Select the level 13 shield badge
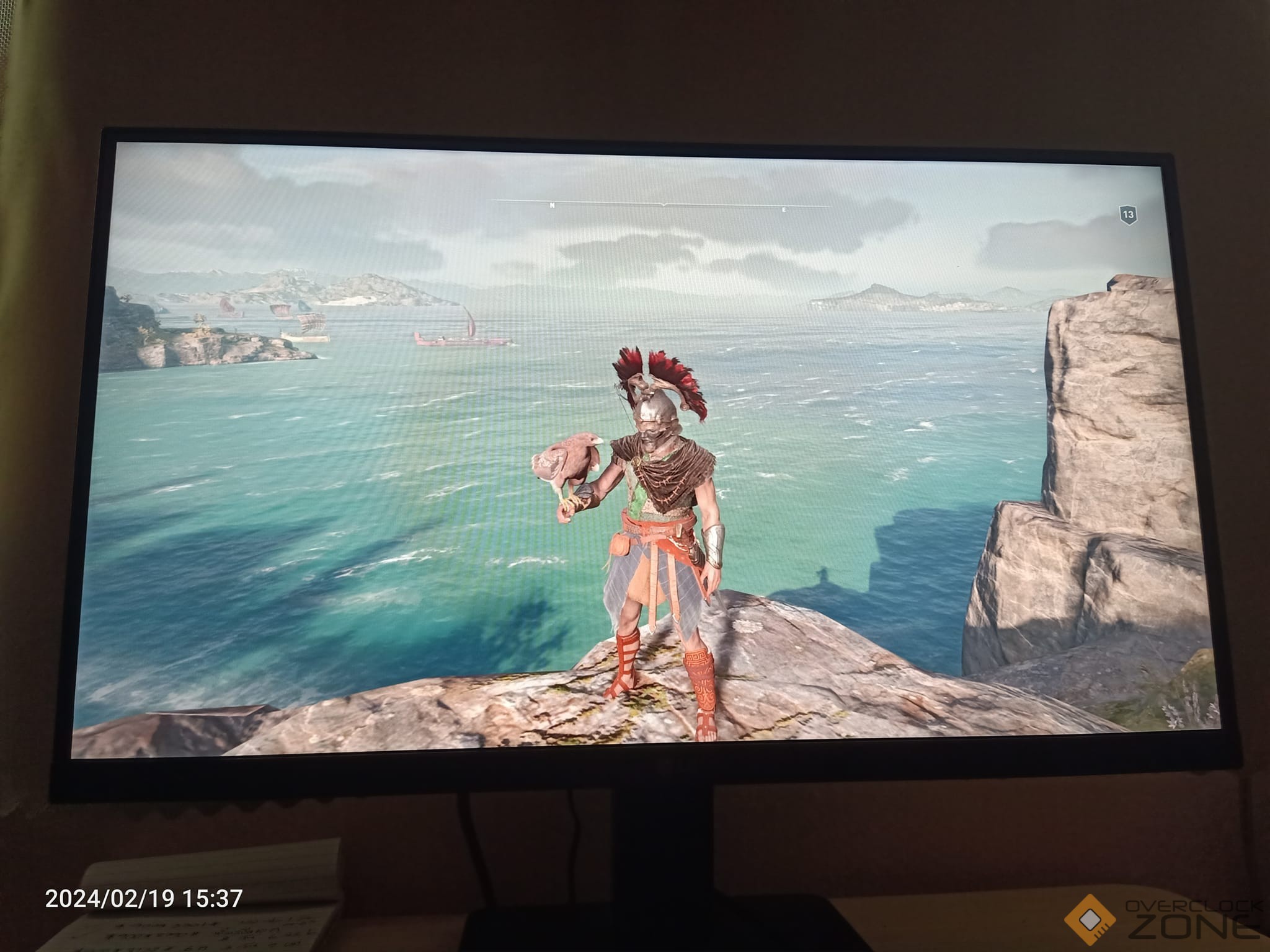Image resolution: width=1270 pixels, height=952 pixels. (1128, 215)
